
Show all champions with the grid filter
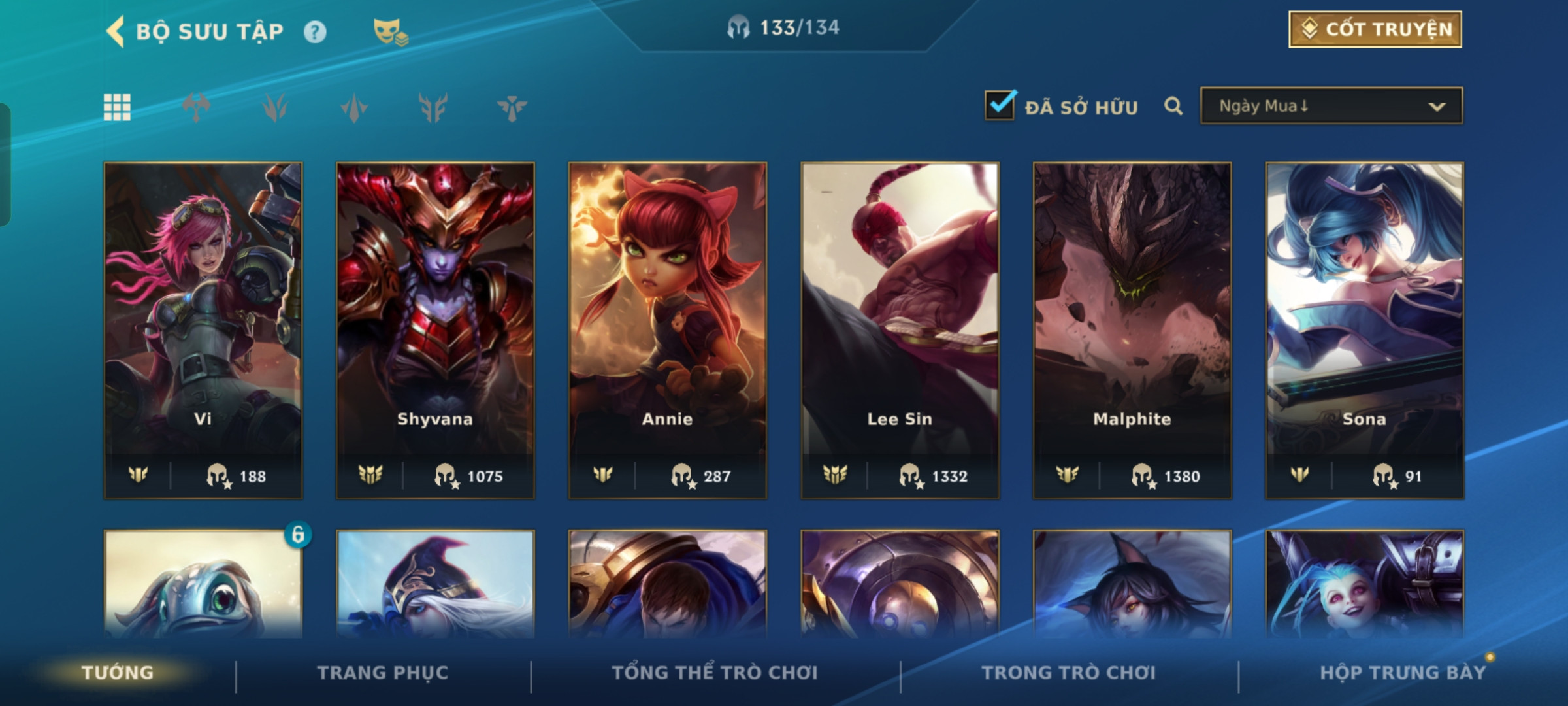[117, 107]
